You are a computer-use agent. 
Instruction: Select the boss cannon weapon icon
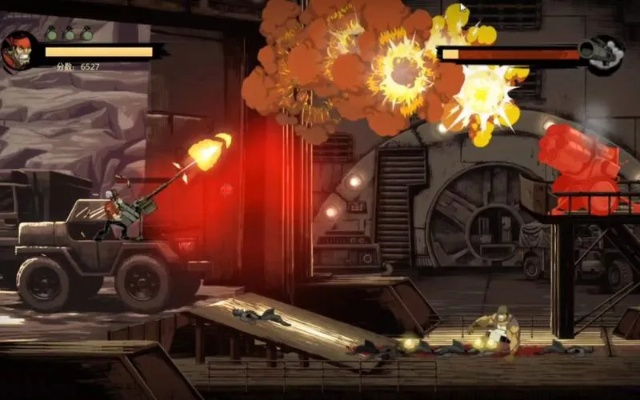coord(603,53)
